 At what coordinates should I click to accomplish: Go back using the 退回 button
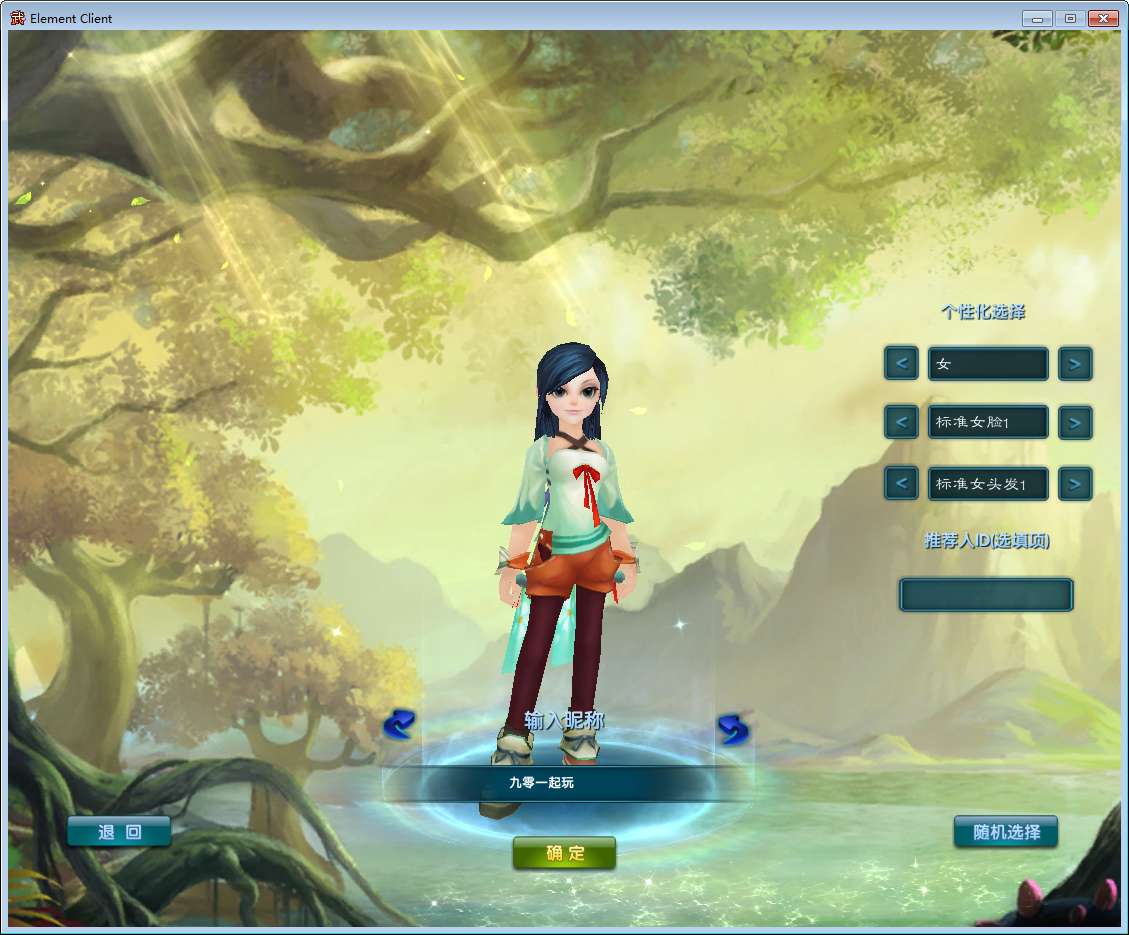pos(119,832)
